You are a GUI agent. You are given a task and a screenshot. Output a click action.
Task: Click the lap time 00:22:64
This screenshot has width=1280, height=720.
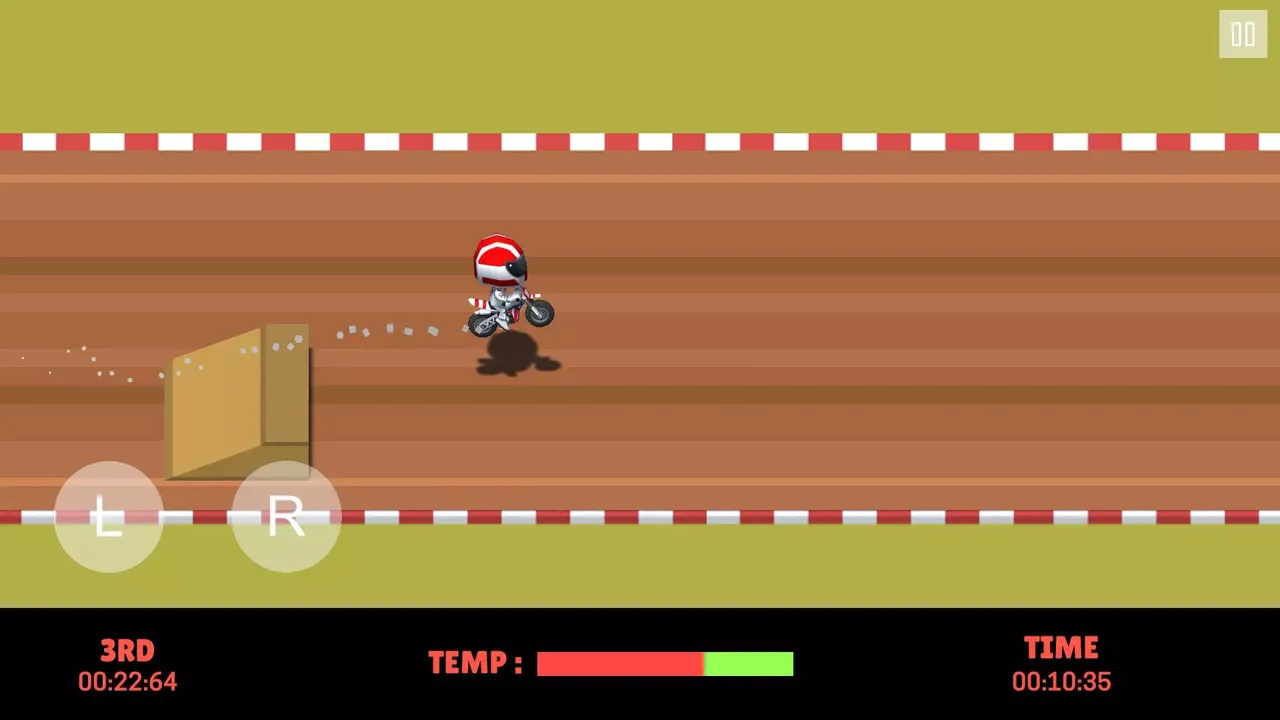(127, 681)
